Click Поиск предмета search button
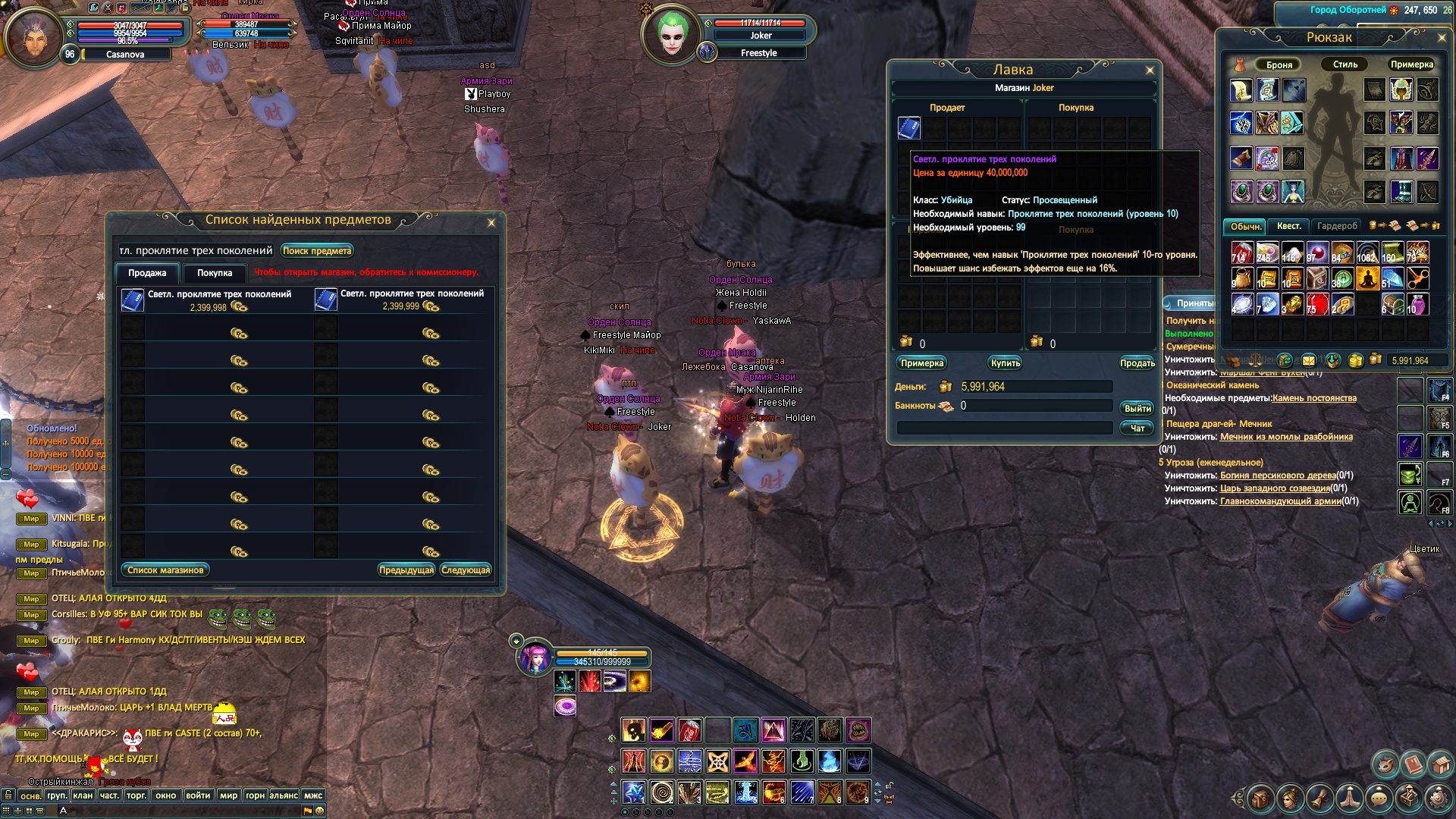 pyautogui.click(x=317, y=251)
